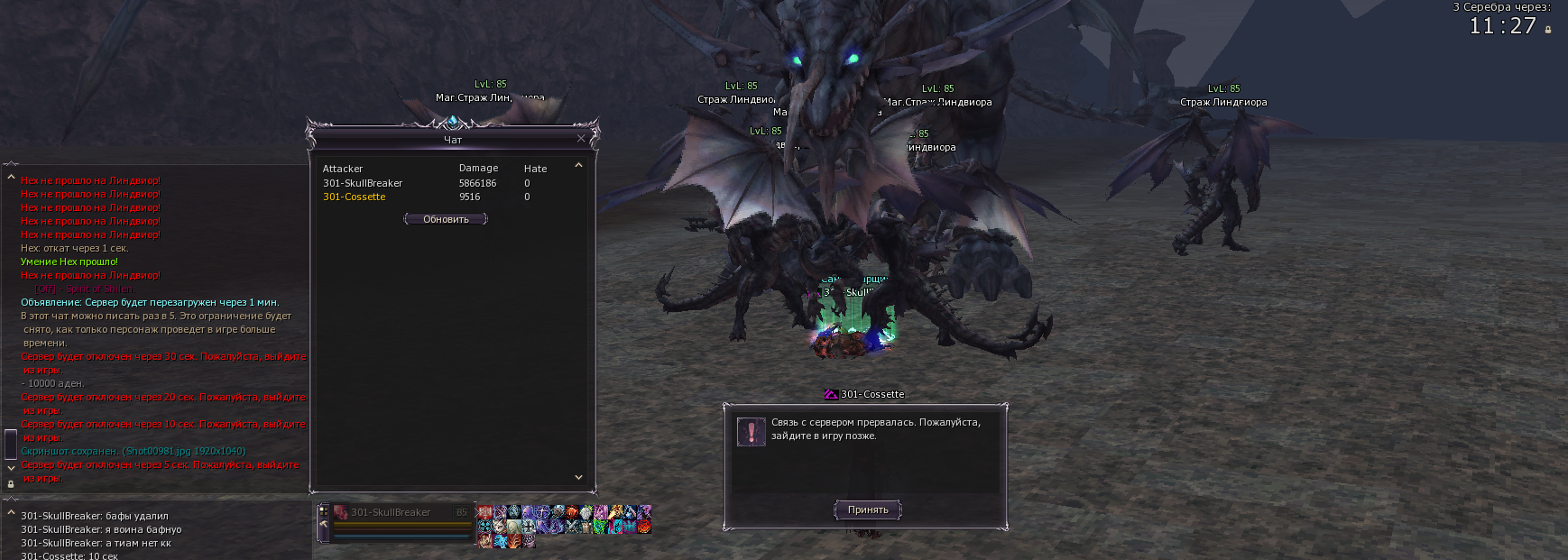This screenshot has height=560, width=1568.
Task: Accept the server disconnect notice with Принять
Action: click(867, 510)
